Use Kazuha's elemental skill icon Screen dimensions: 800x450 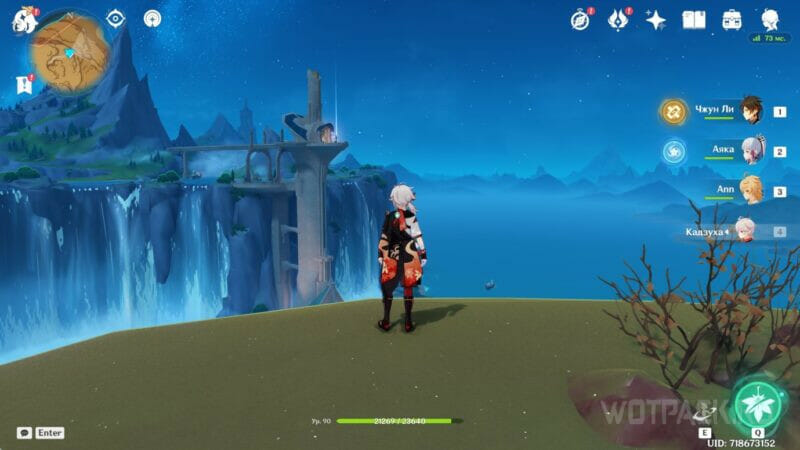(x=704, y=412)
